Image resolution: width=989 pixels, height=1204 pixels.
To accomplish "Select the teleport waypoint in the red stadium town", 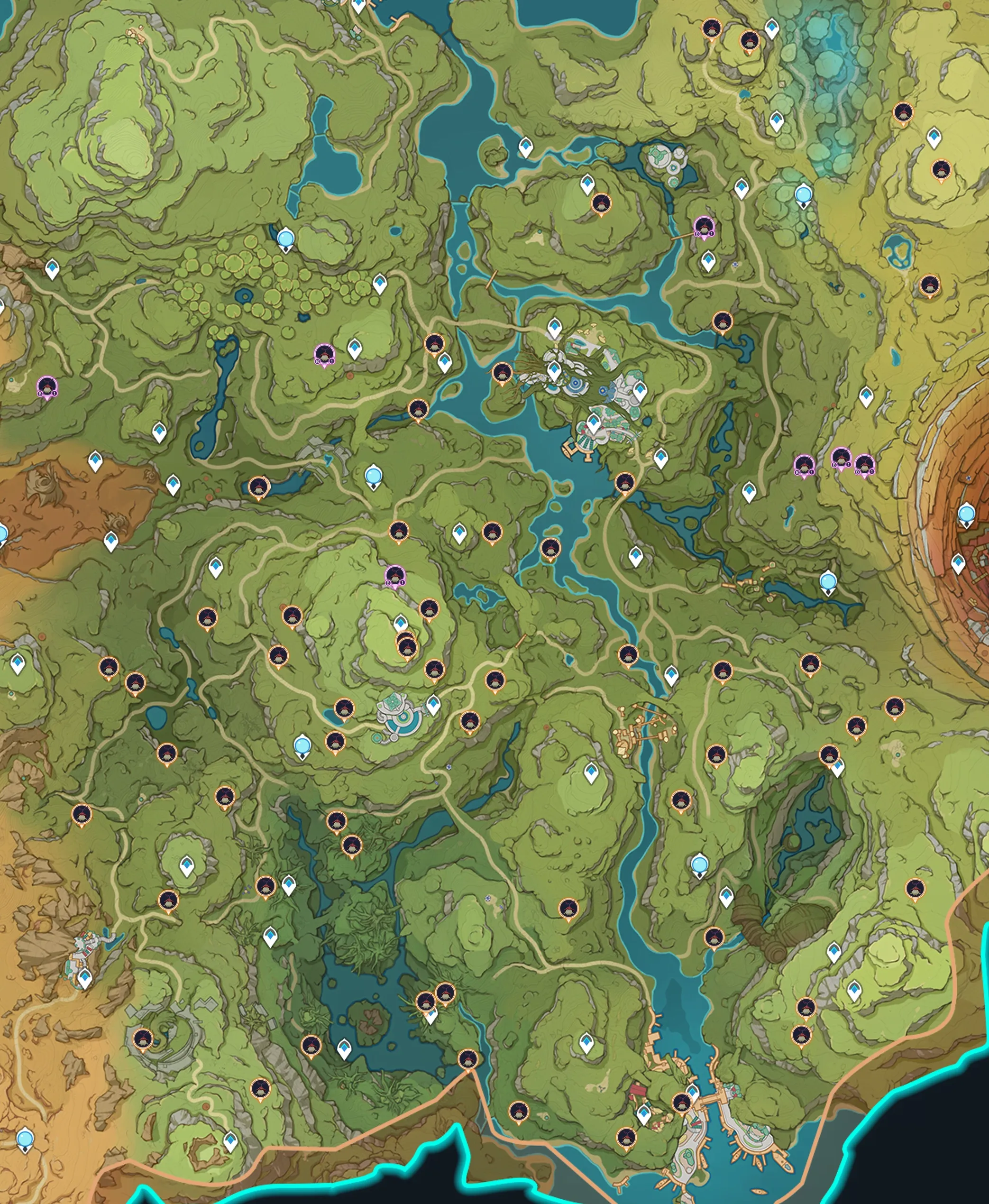I will (x=958, y=563).
